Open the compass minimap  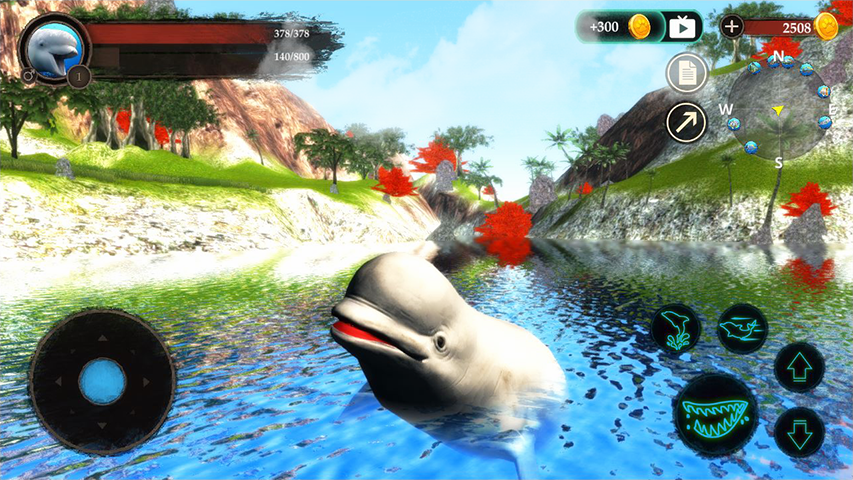click(x=778, y=108)
